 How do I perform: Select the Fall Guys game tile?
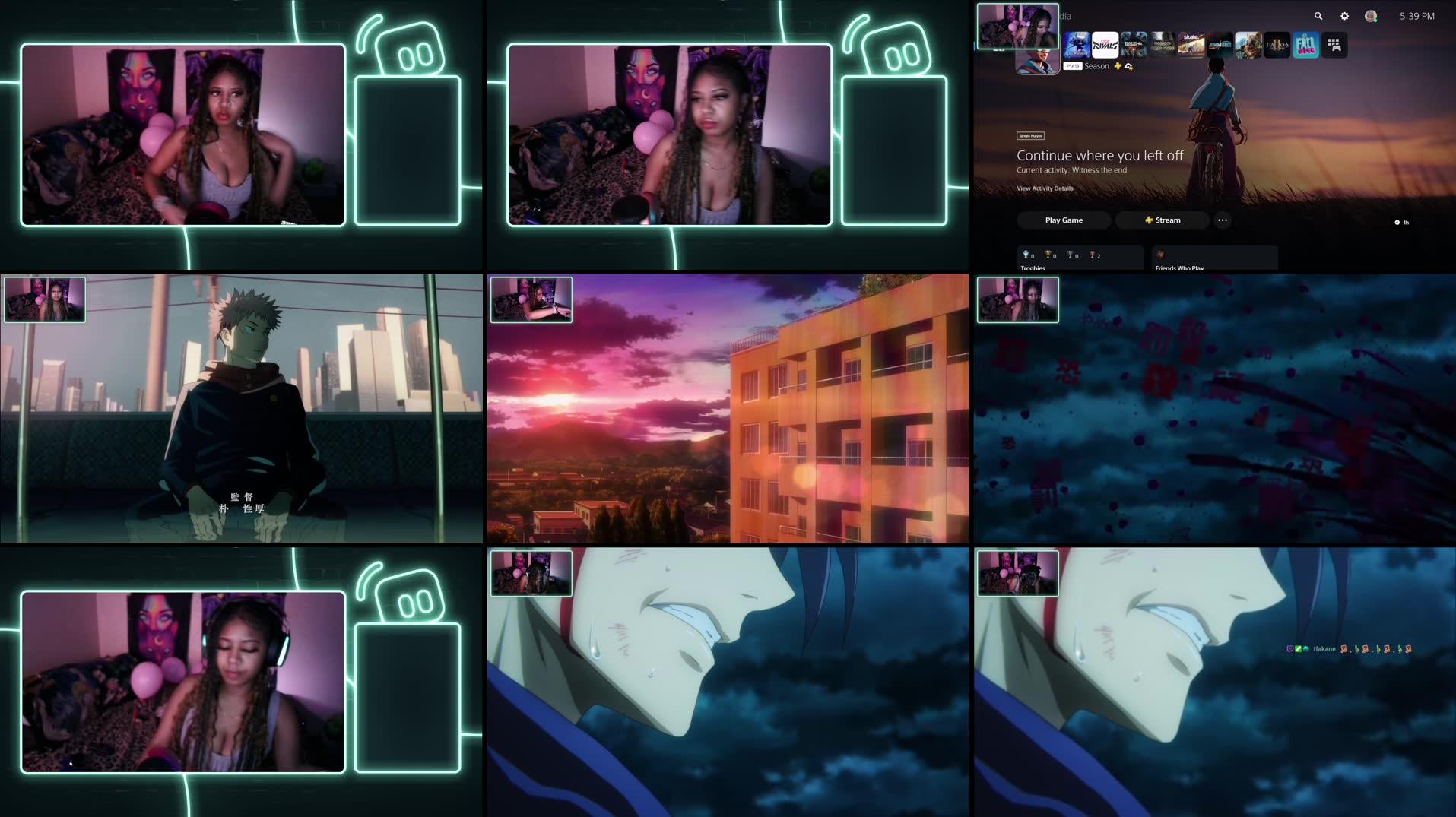1305,44
